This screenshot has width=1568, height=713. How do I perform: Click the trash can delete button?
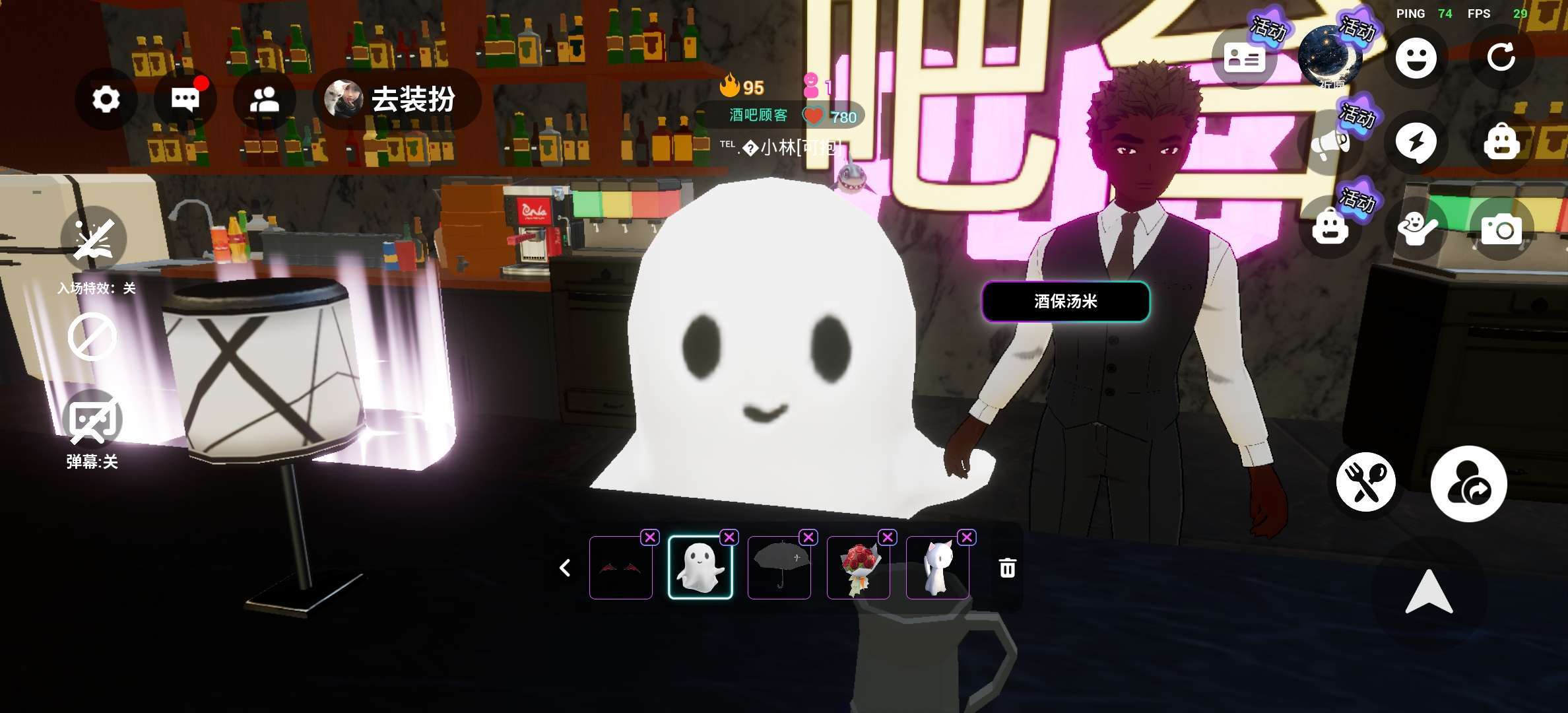1007,568
